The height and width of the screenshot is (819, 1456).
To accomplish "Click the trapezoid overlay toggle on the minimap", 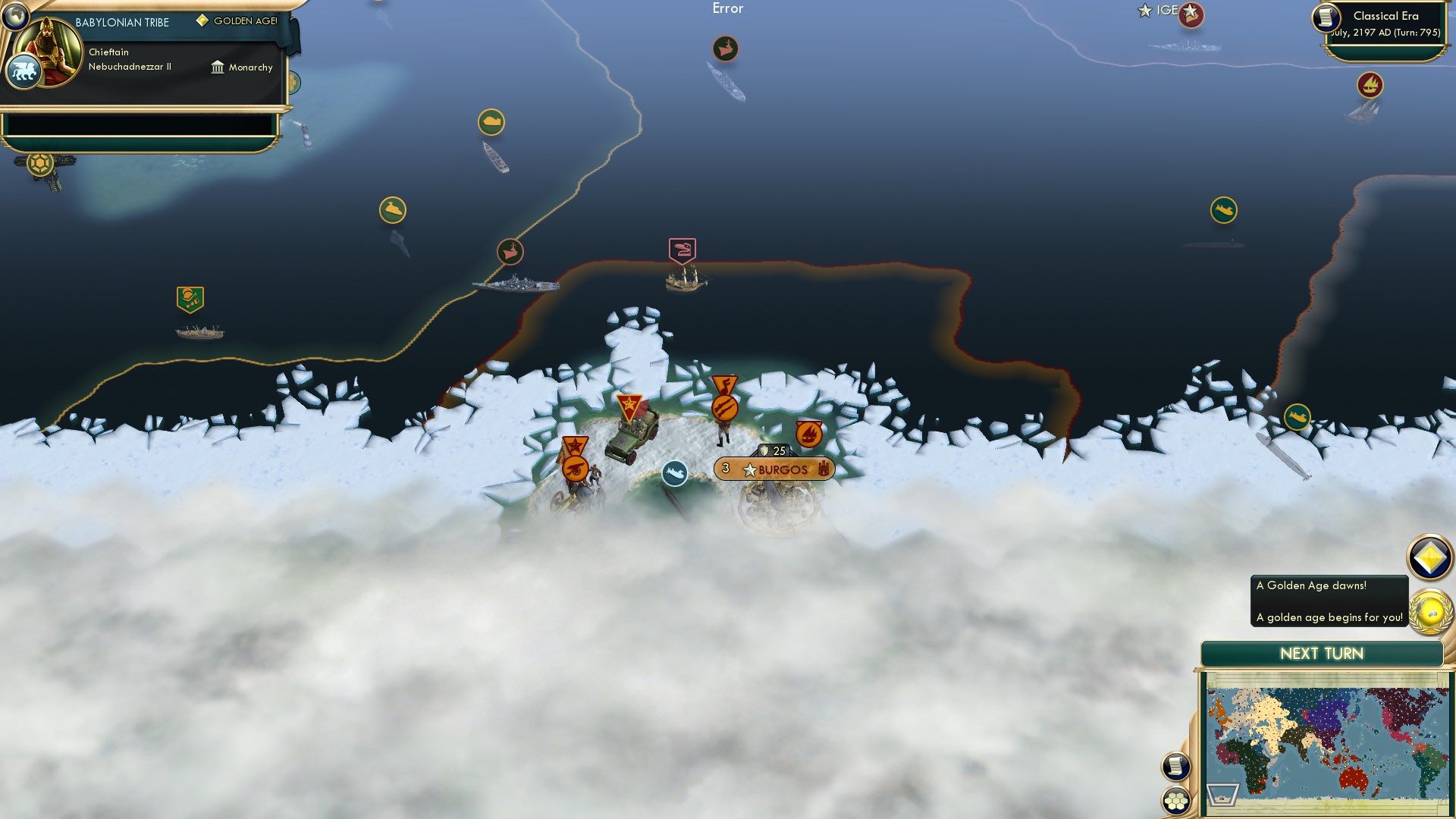I will coord(1222,795).
